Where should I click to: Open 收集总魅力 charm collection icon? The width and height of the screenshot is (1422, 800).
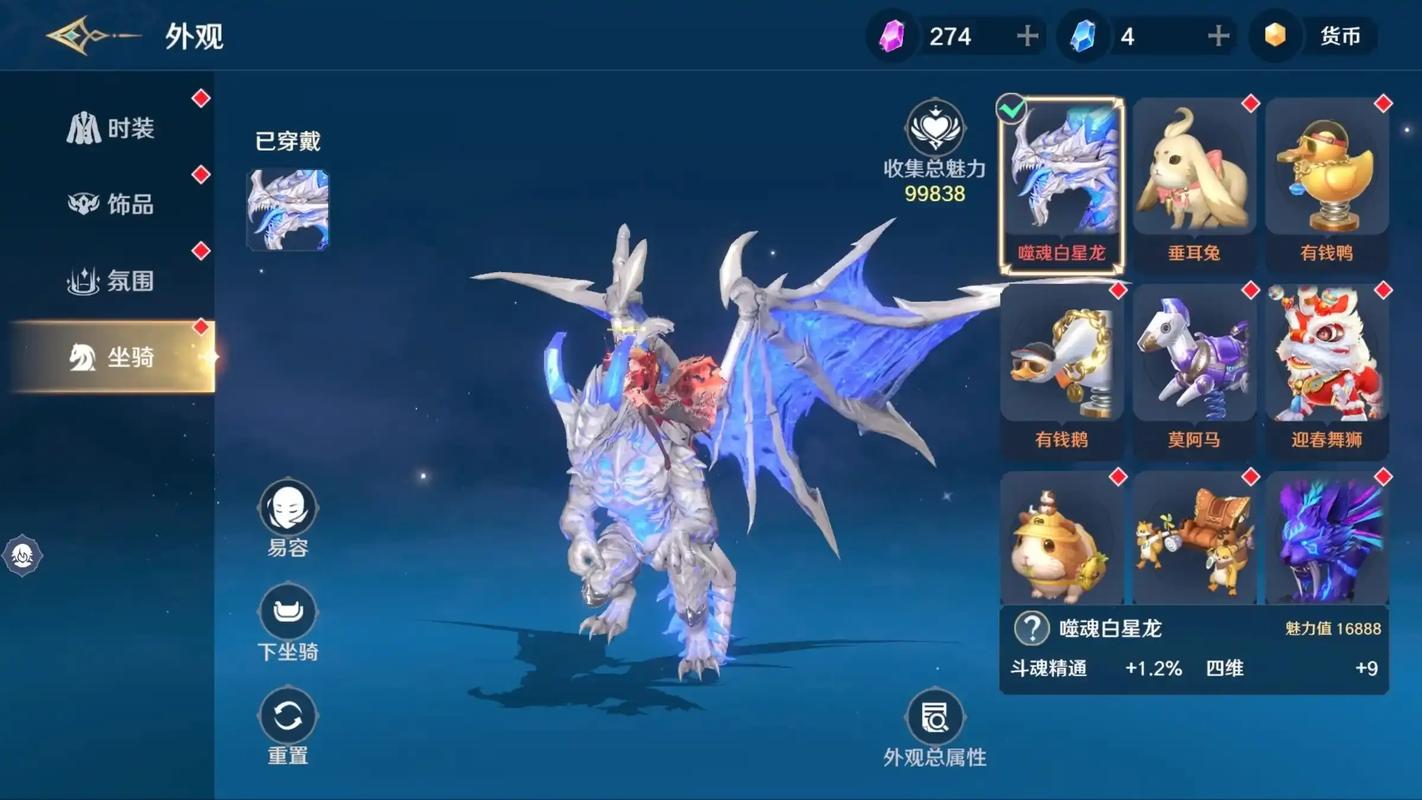pos(935,130)
